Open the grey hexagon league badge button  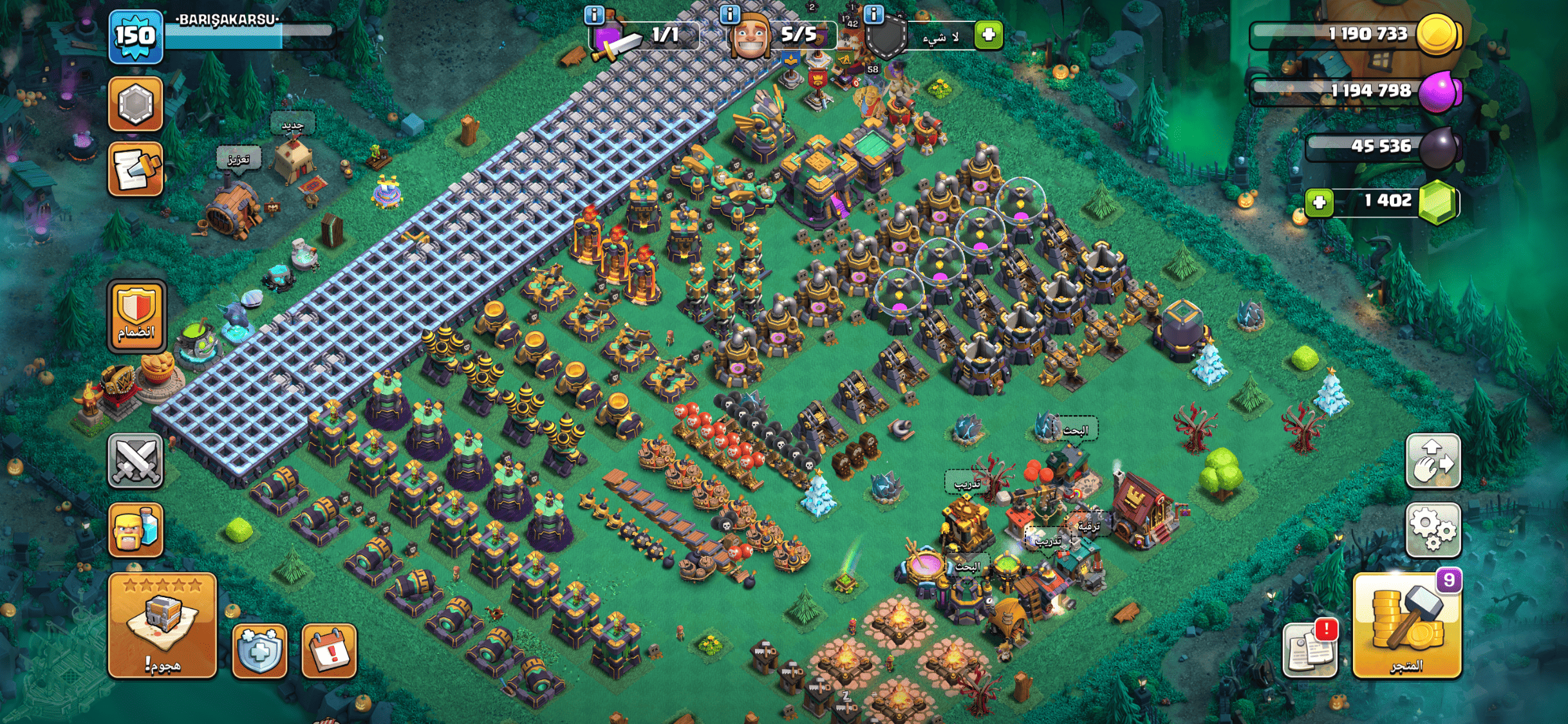pos(135,104)
